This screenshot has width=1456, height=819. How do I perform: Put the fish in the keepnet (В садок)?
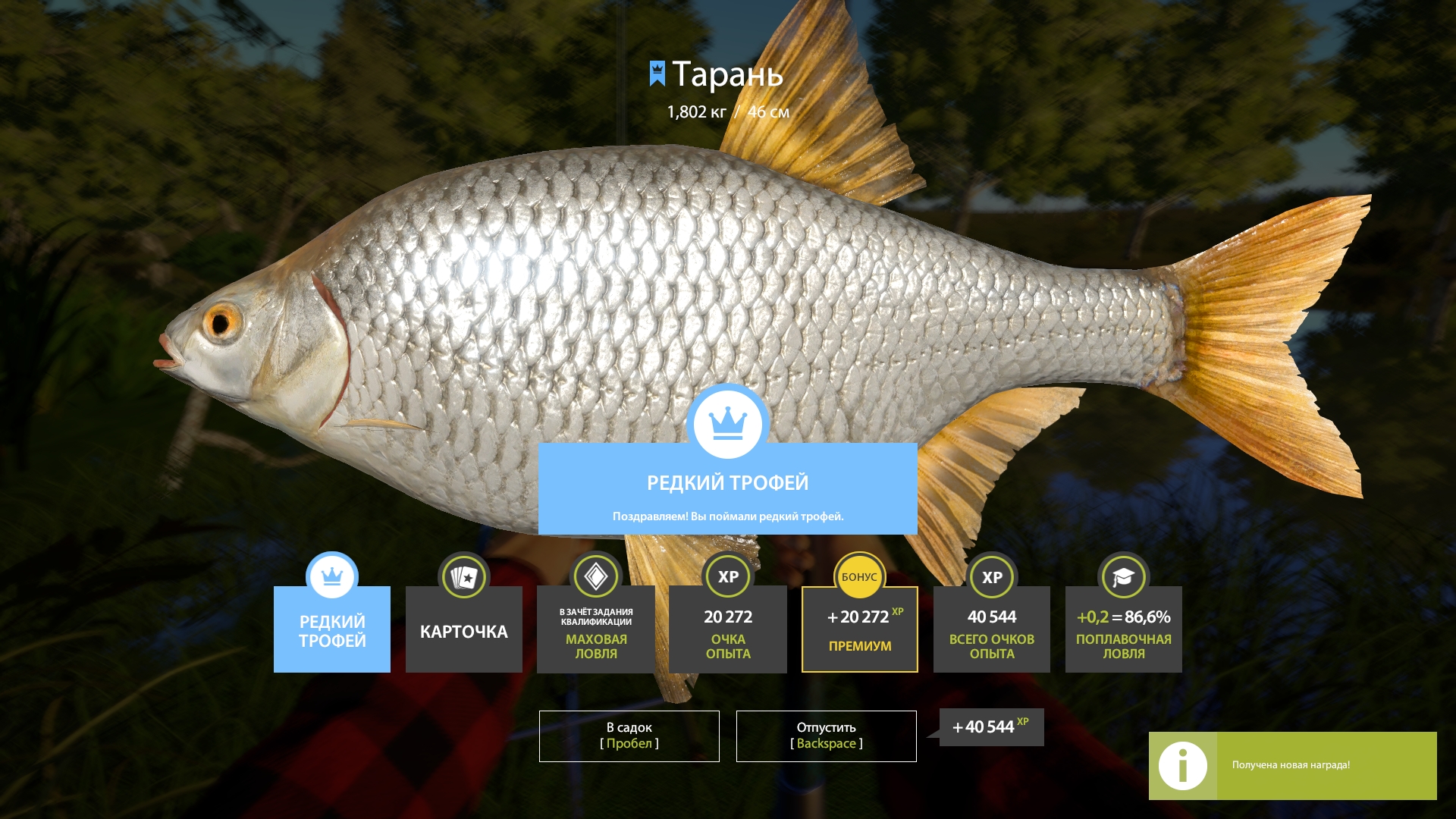click(629, 736)
